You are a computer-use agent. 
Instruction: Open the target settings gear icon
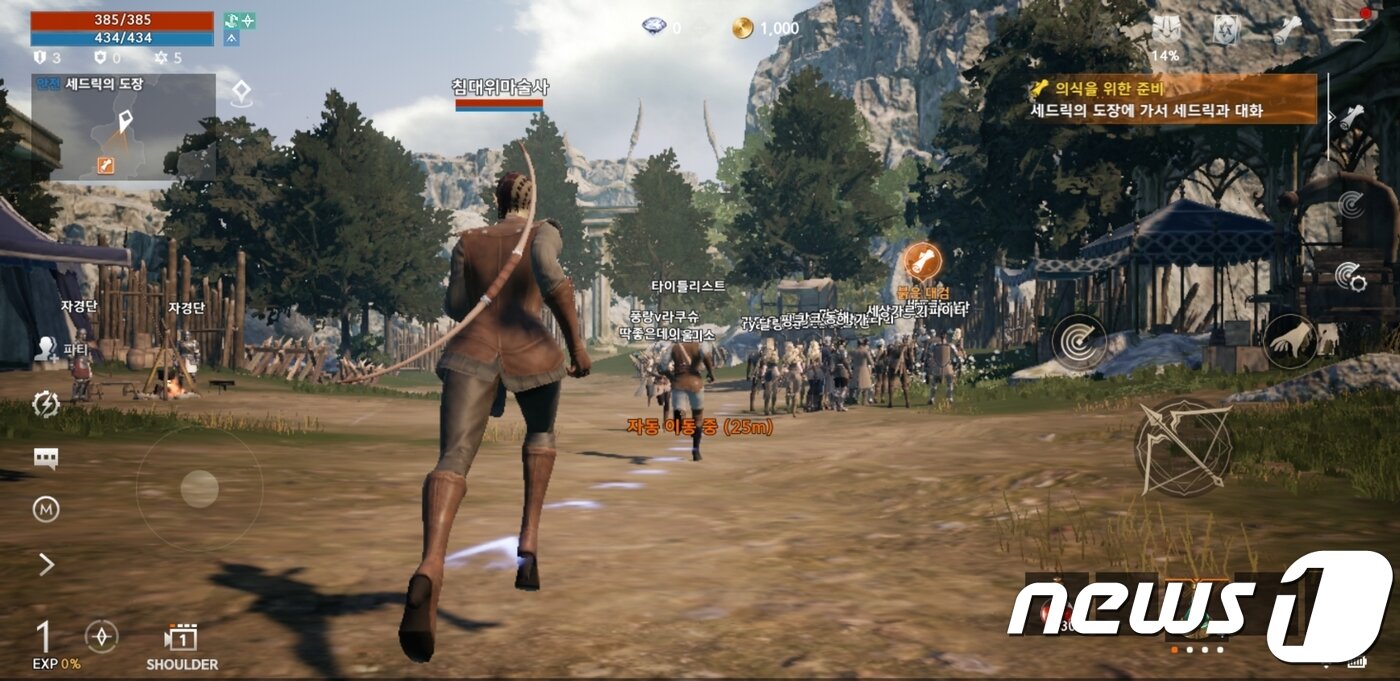[1351, 275]
